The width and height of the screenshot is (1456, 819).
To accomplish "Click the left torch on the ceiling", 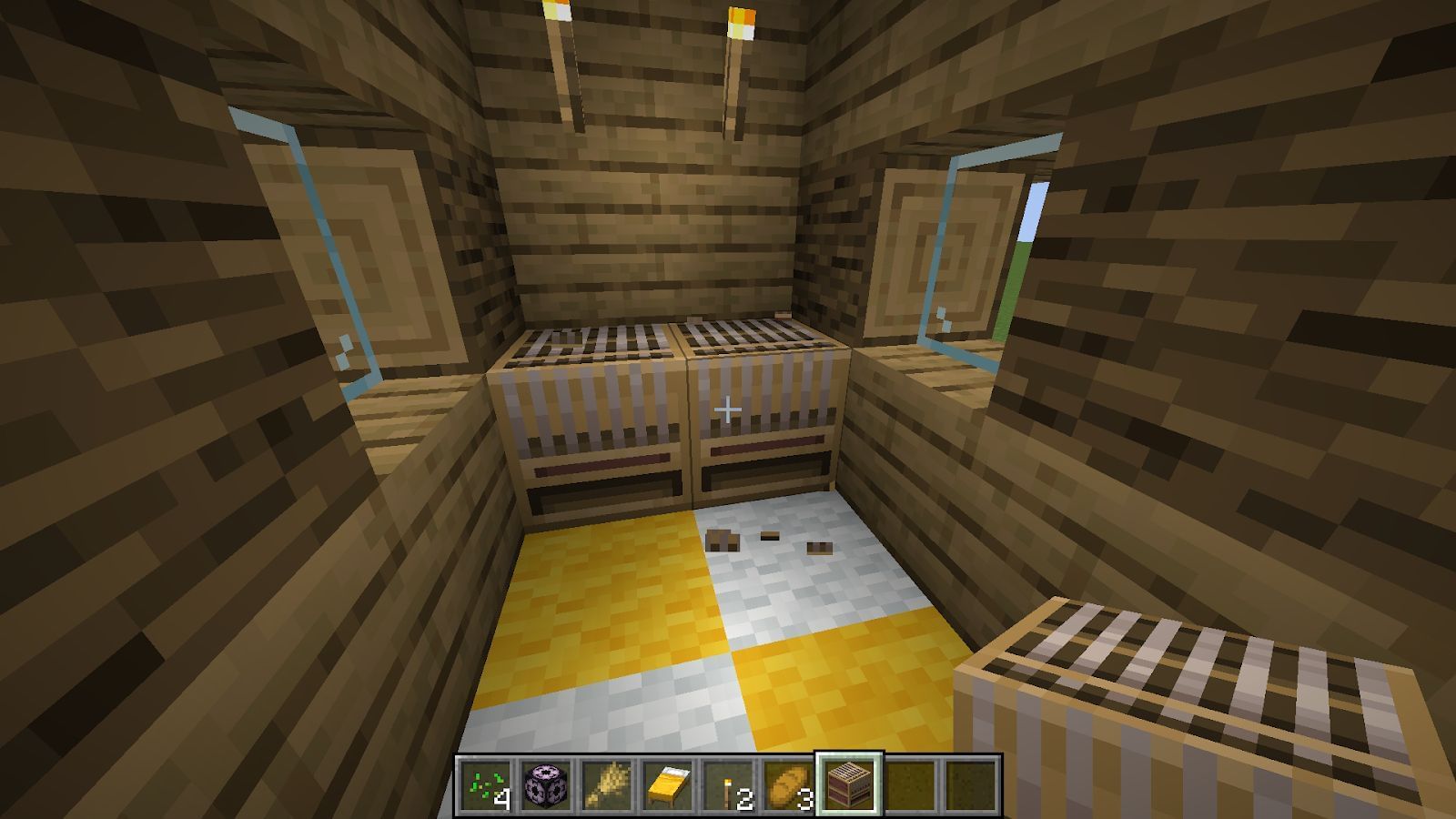I will (x=564, y=64).
